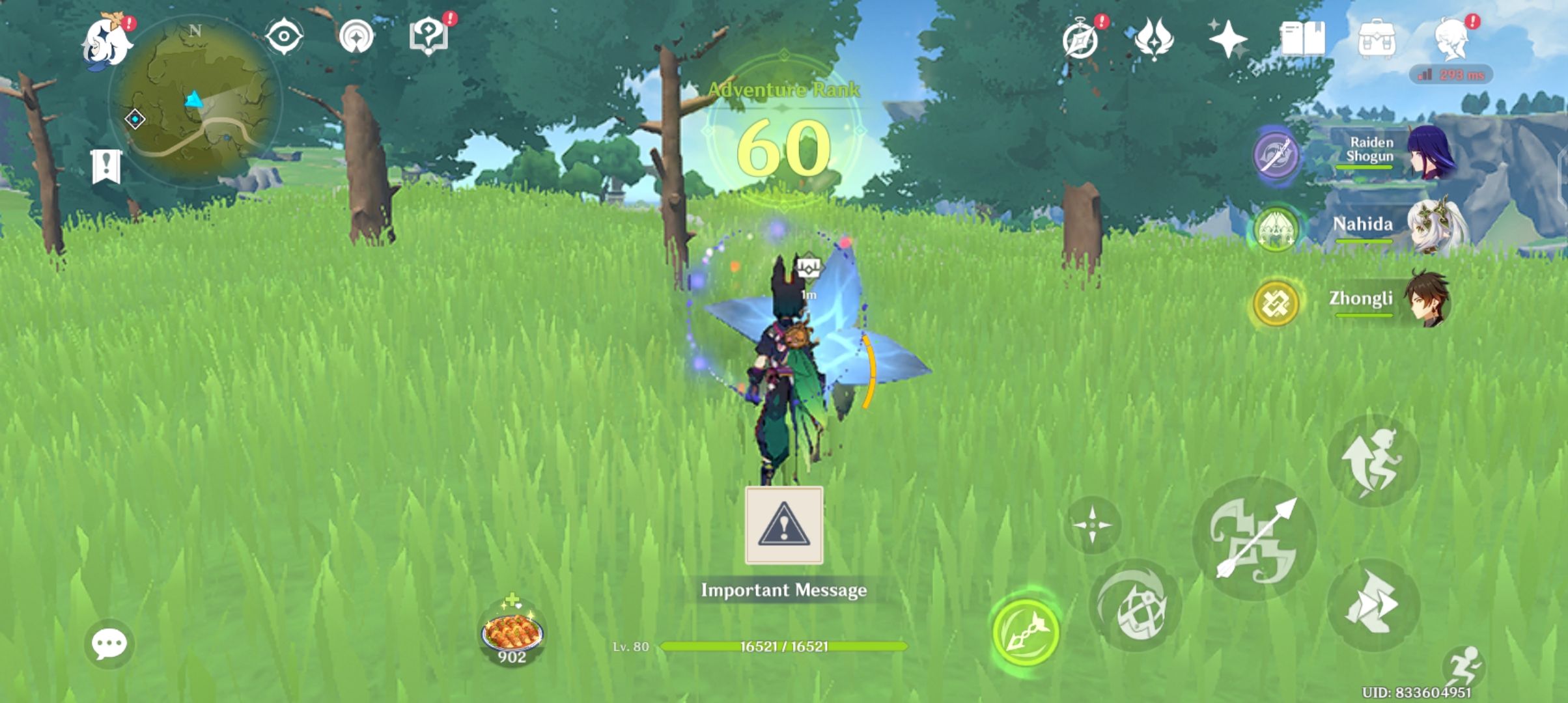Image resolution: width=1568 pixels, height=703 pixels.
Task: Open the tutorial guide icon with question mark
Action: 427,36
